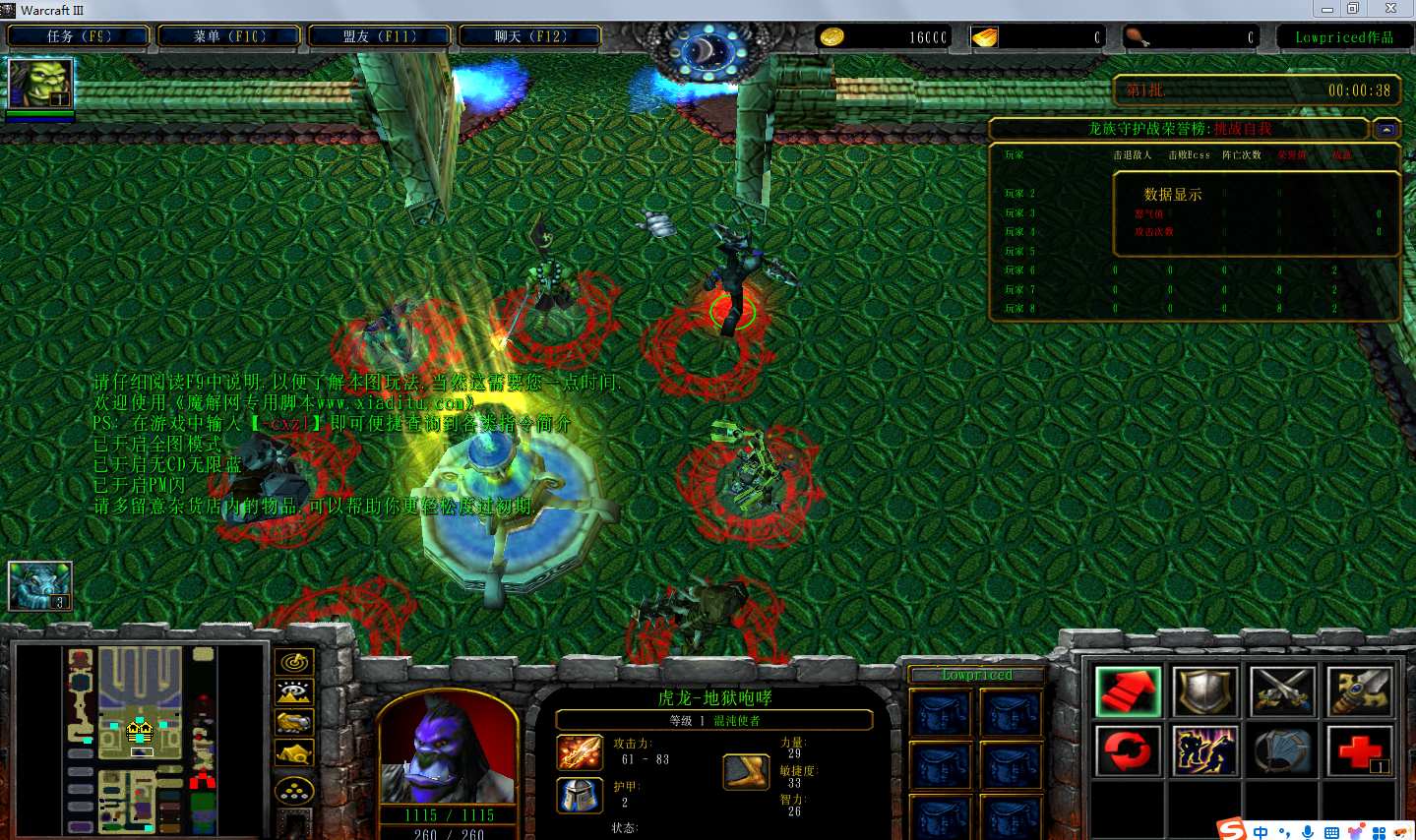This screenshot has width=1416, height=840.
Task: Toggle the minimap ally color mode button
Action: (294, 723)
